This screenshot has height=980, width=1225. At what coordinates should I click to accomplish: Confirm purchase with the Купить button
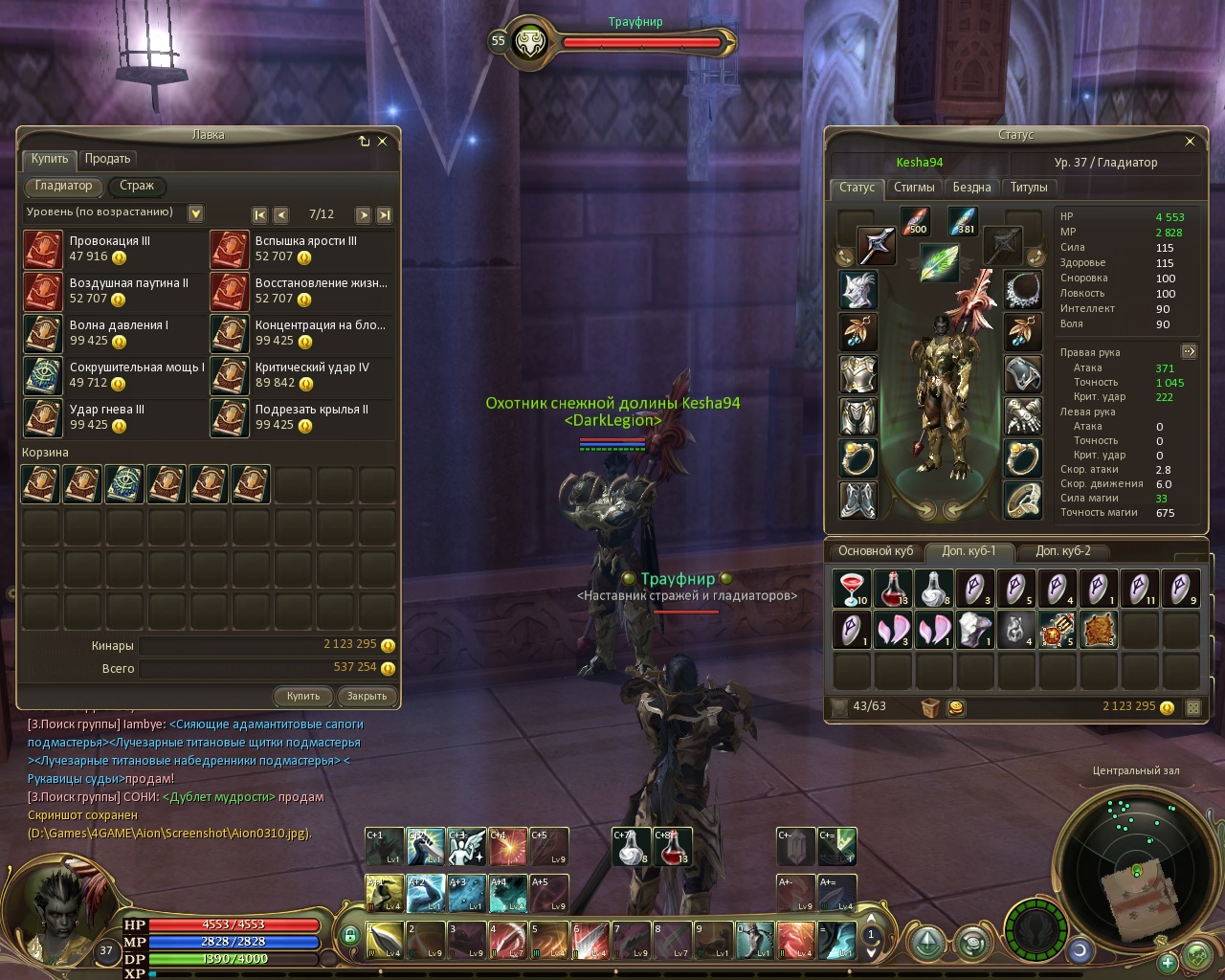click(x=303, y=696)
